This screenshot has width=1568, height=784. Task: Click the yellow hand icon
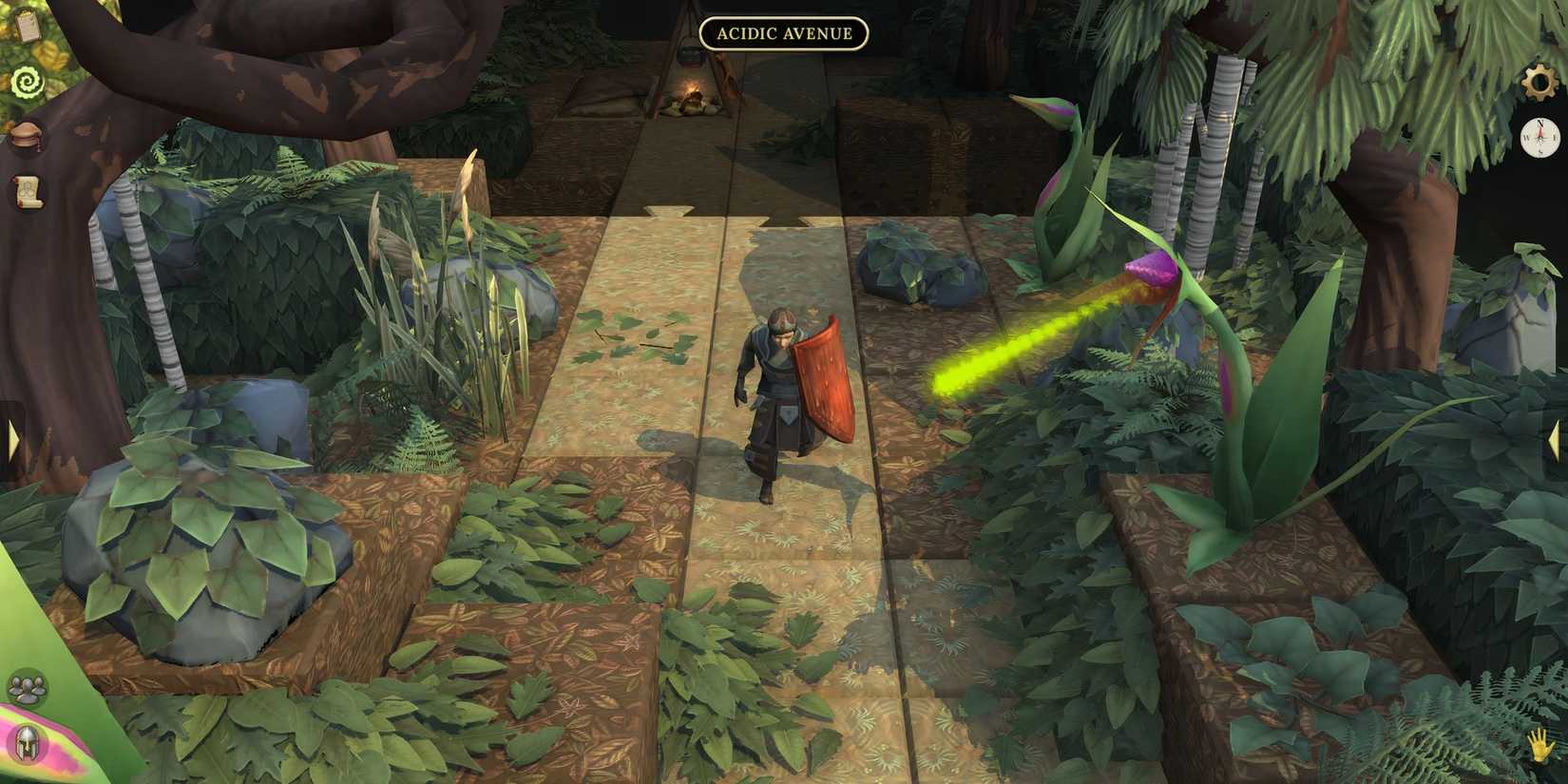[1540, 747]
